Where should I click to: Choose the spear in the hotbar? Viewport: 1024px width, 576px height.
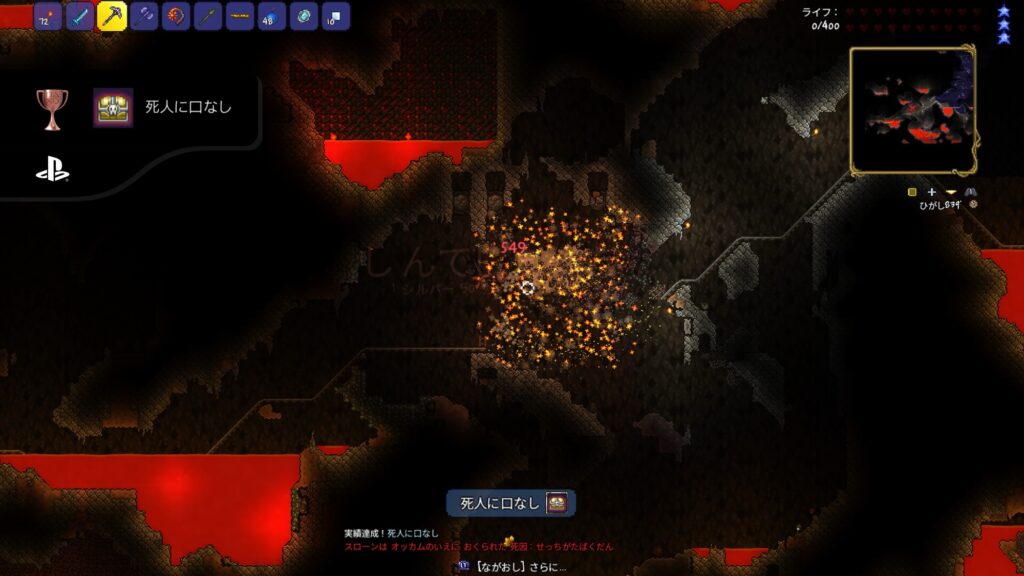tap(208, 17)
